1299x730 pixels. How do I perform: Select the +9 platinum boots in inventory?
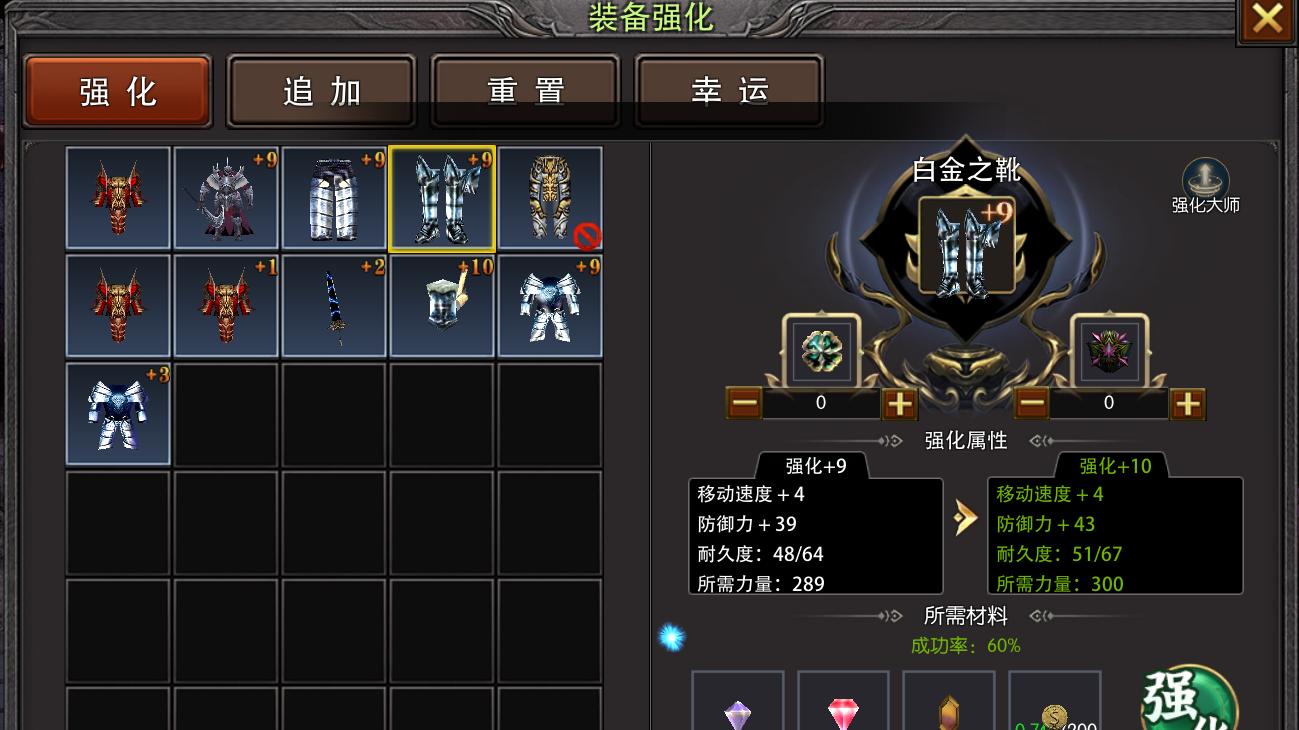click(441, 197)
